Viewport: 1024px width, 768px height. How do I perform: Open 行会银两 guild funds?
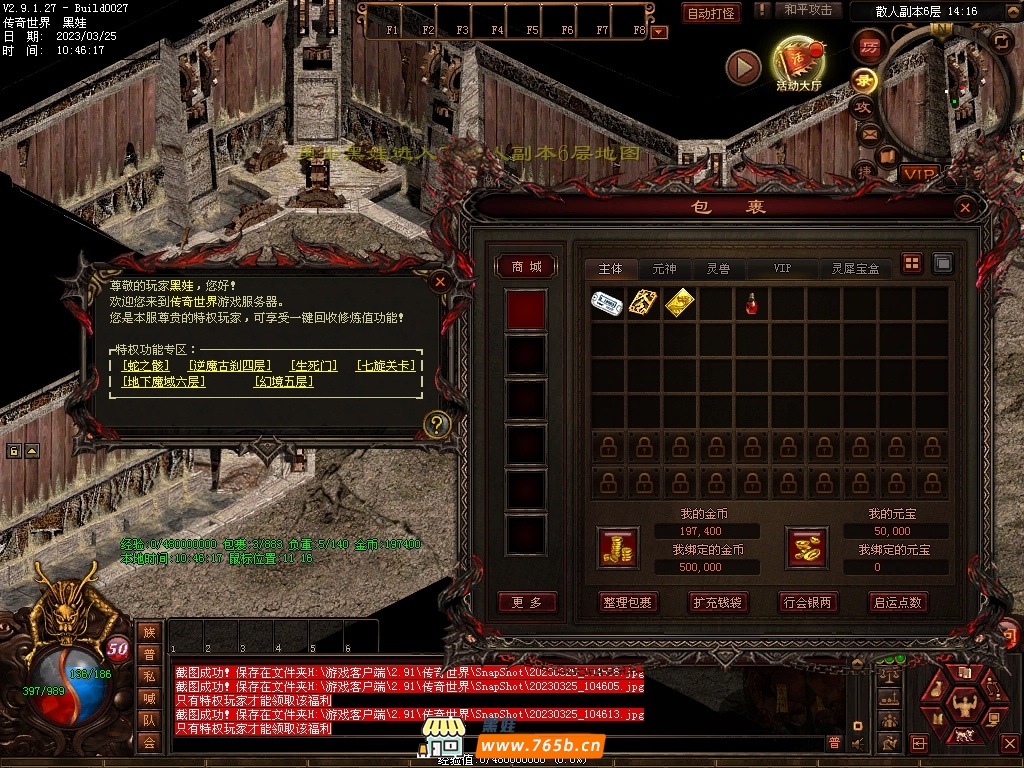click(x=807, y=602)
